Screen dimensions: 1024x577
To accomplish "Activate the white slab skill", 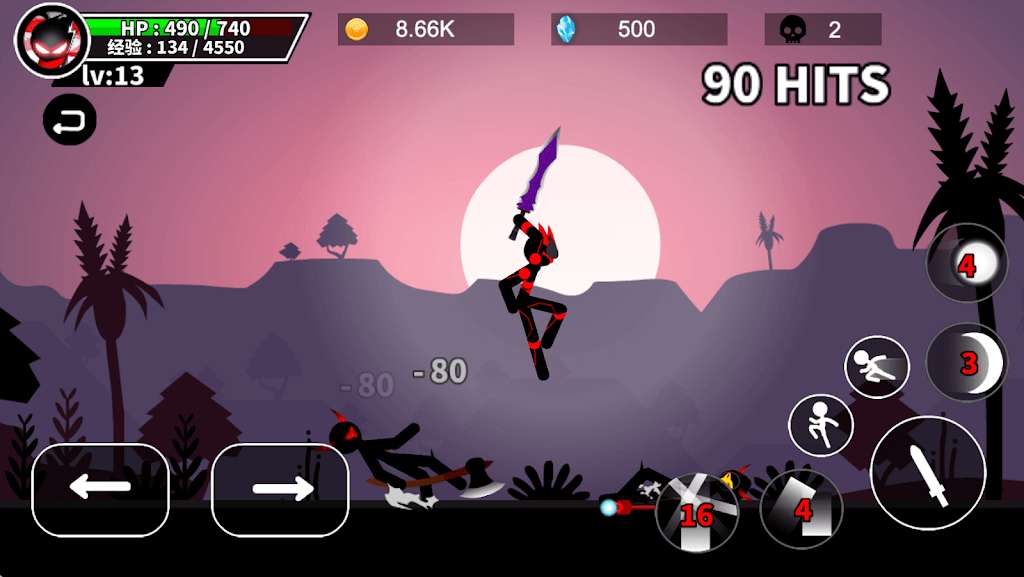I will pos(801,509).
